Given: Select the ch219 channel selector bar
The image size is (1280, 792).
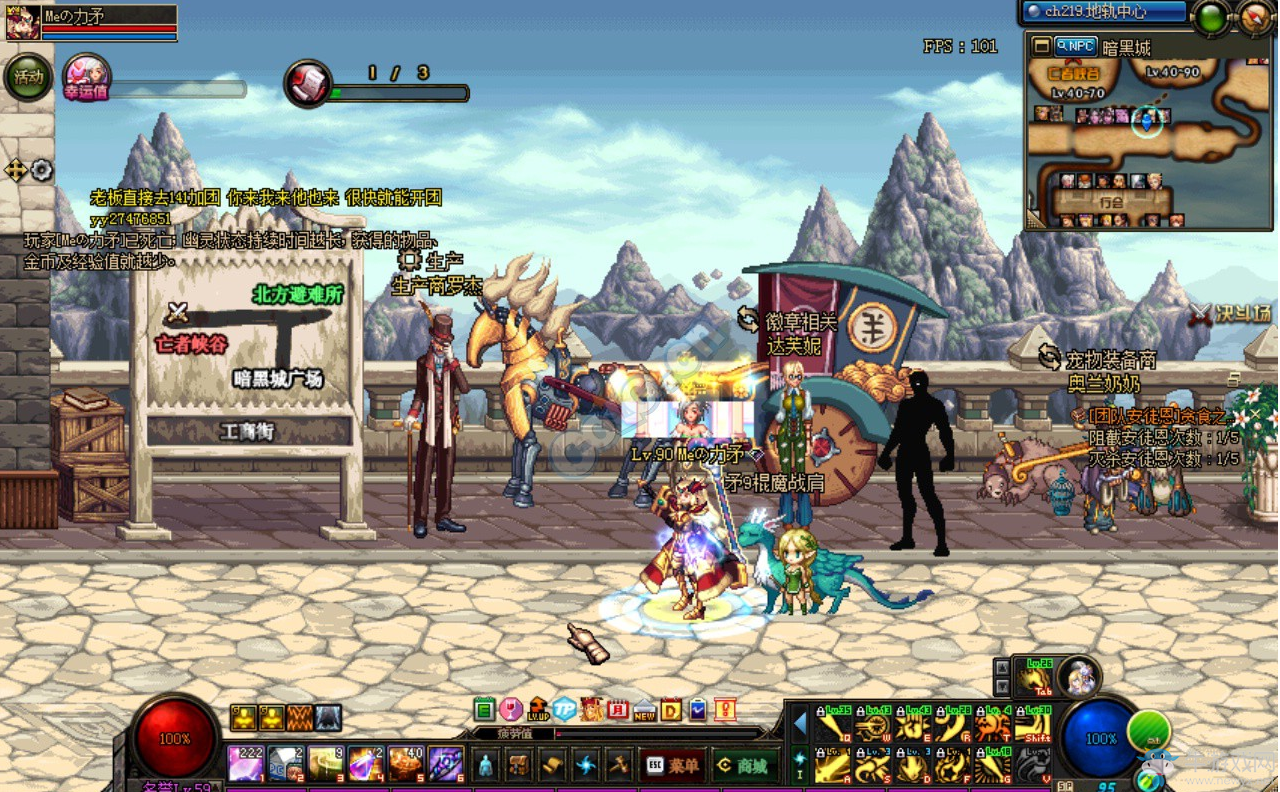Looking at the screenshot, I should (x=1104, y=12).
